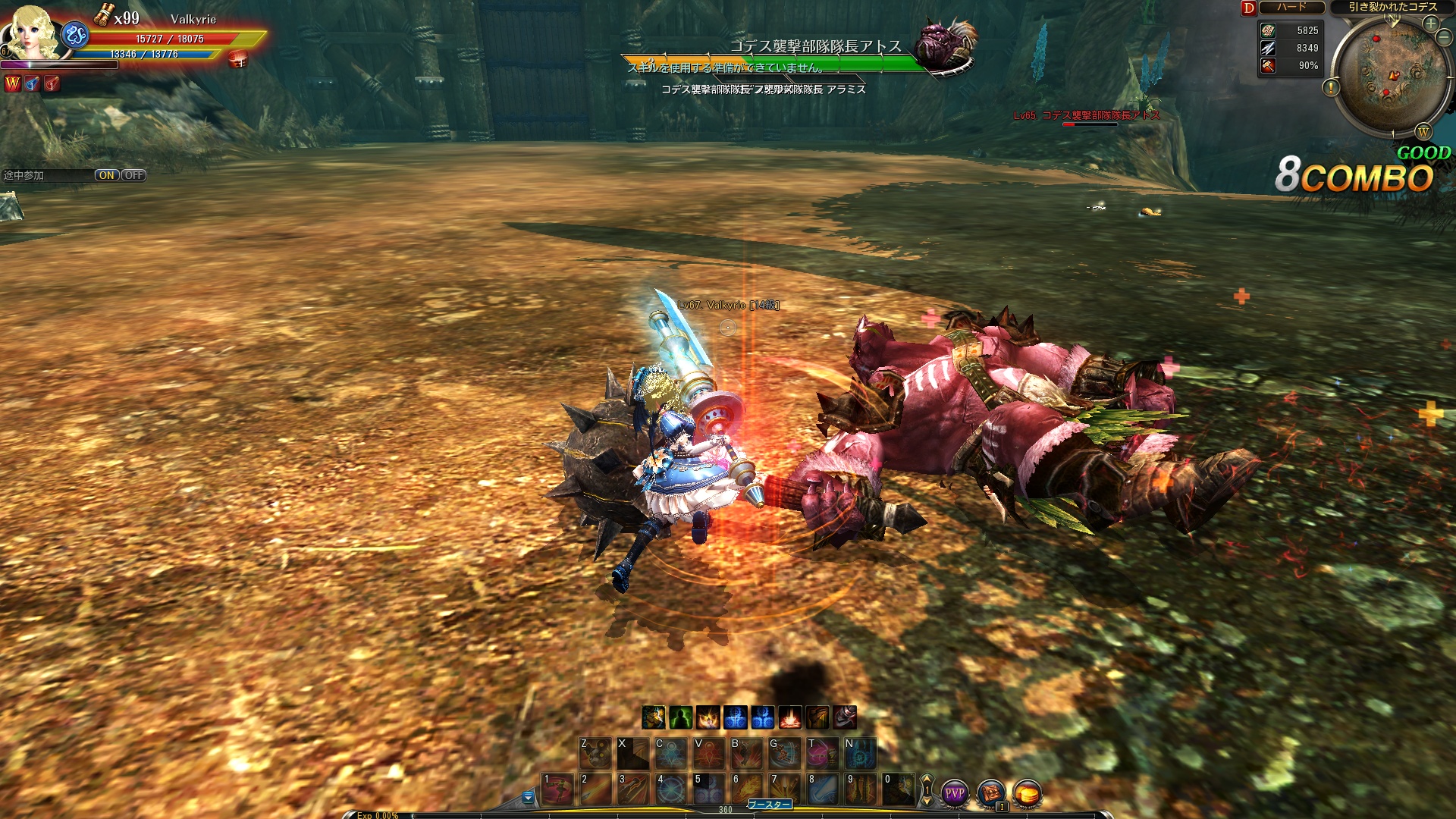Zoom in the minimap with the plus button
This screenshot has height=819, width=1456.
coord(1430,24)
